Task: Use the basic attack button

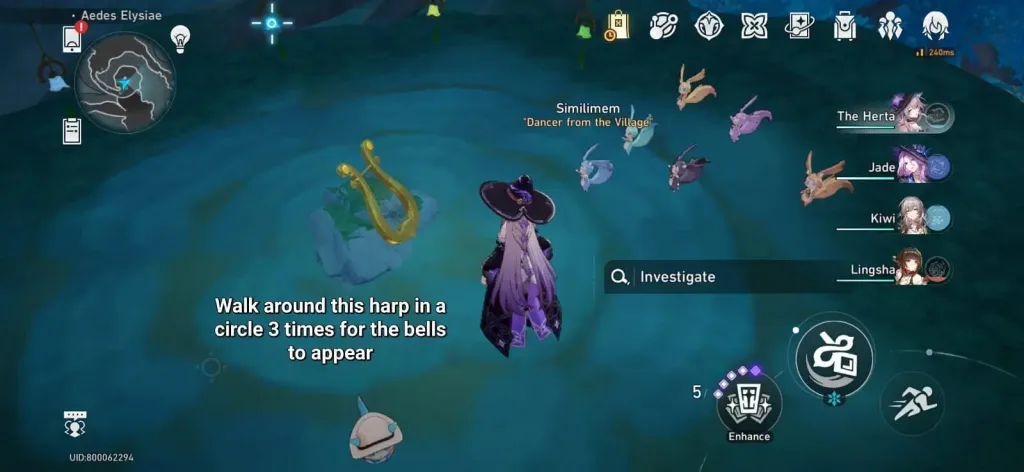Action: click(834, 357)
